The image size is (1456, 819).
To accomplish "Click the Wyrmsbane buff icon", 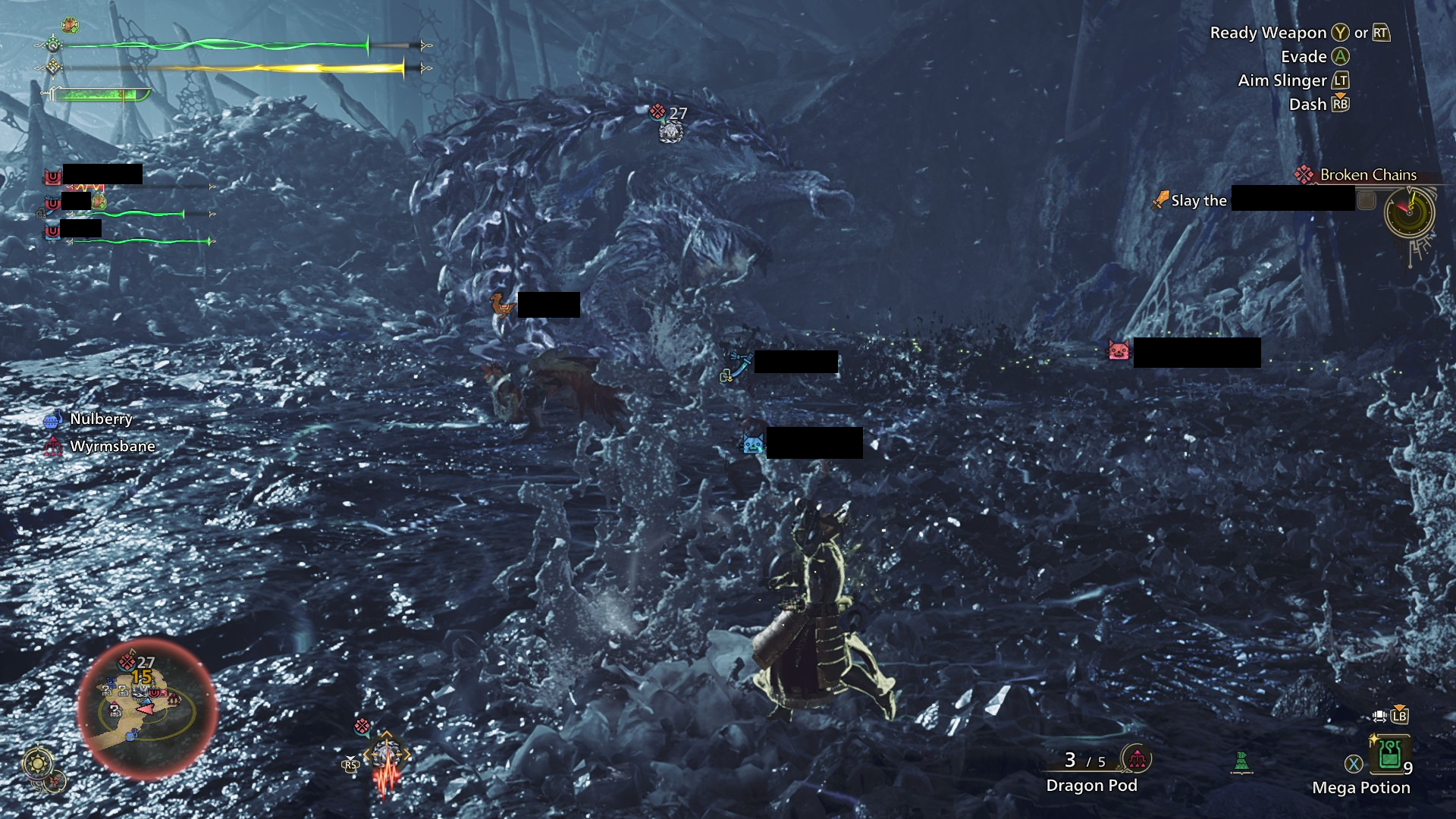I will pyautogui.click(x=54, y=446).
